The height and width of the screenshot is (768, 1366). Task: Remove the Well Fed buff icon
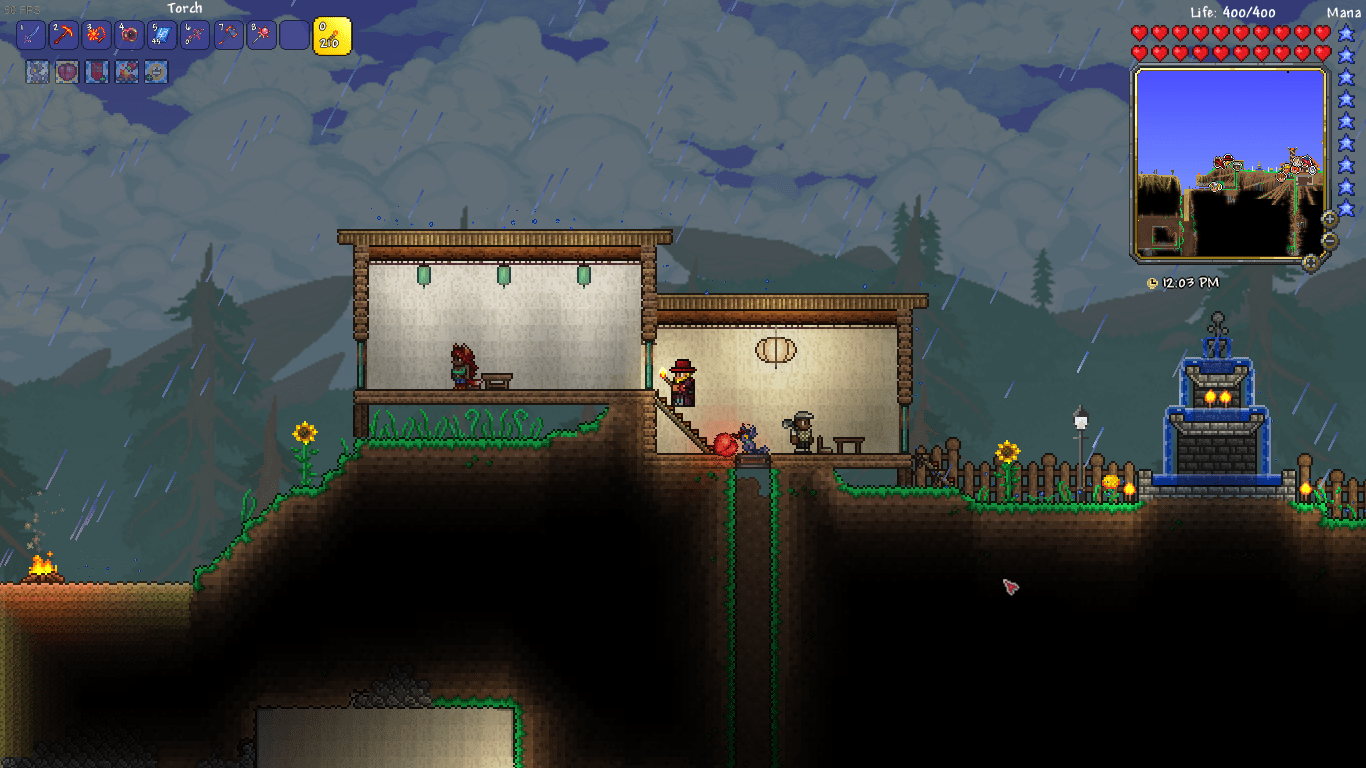[156, 72]
